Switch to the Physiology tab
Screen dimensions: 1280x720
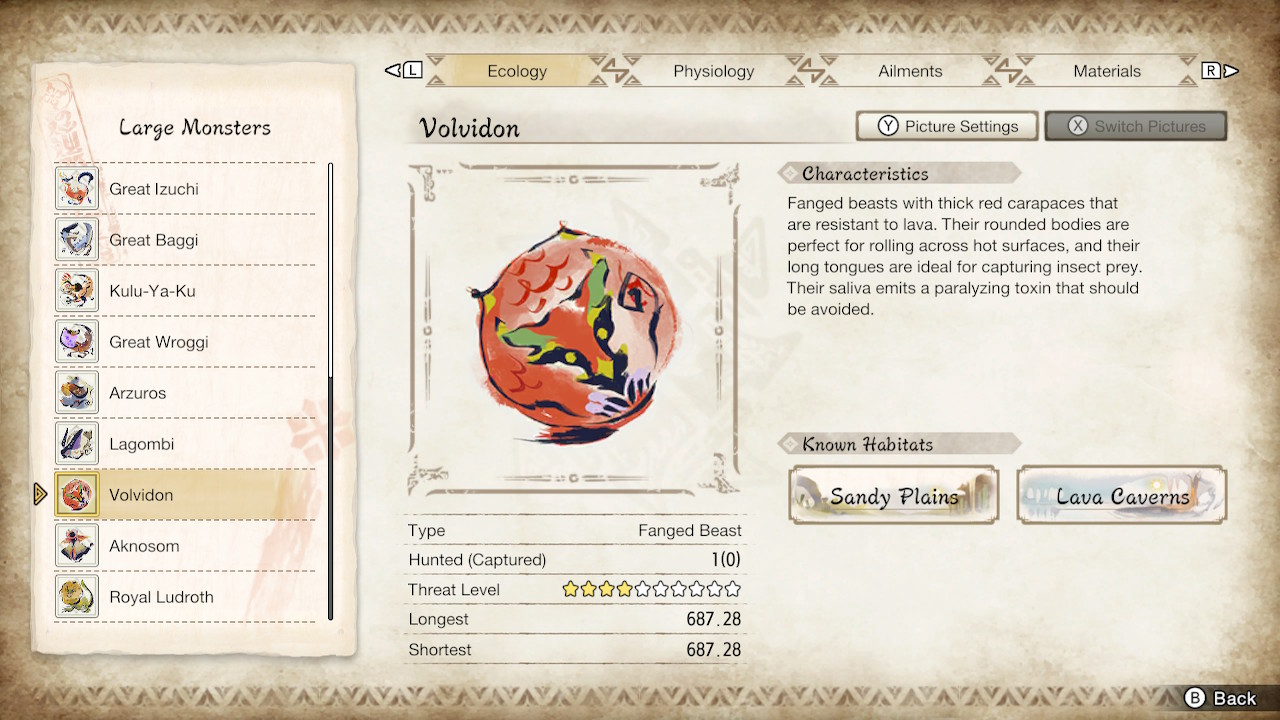(x=713, y=71)
